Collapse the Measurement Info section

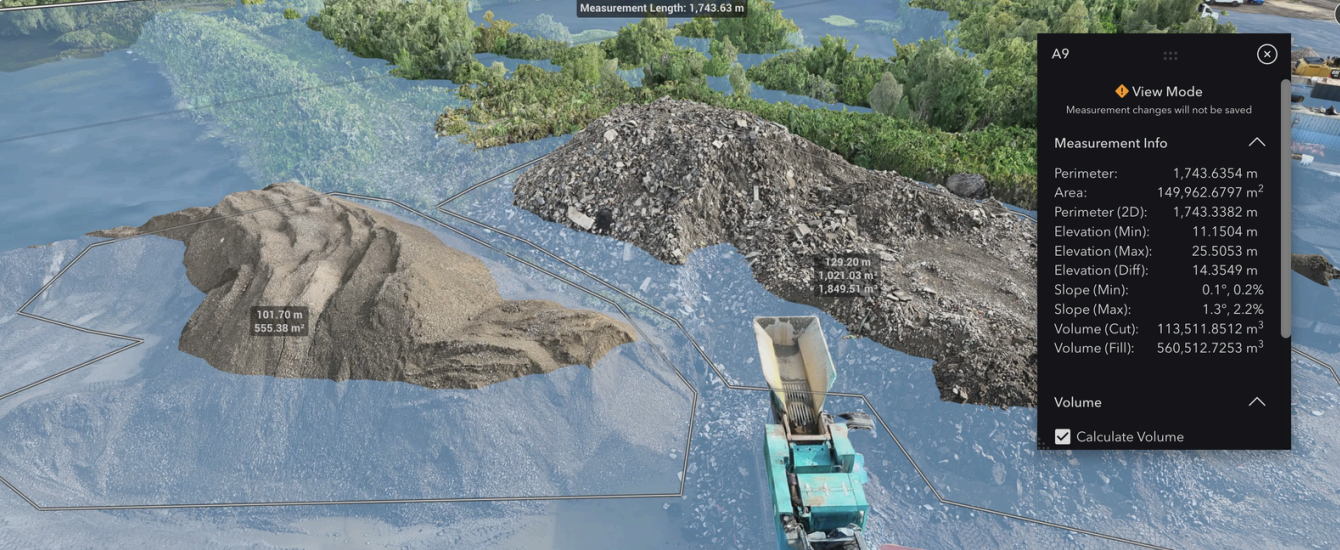(x=1256, y=143)
